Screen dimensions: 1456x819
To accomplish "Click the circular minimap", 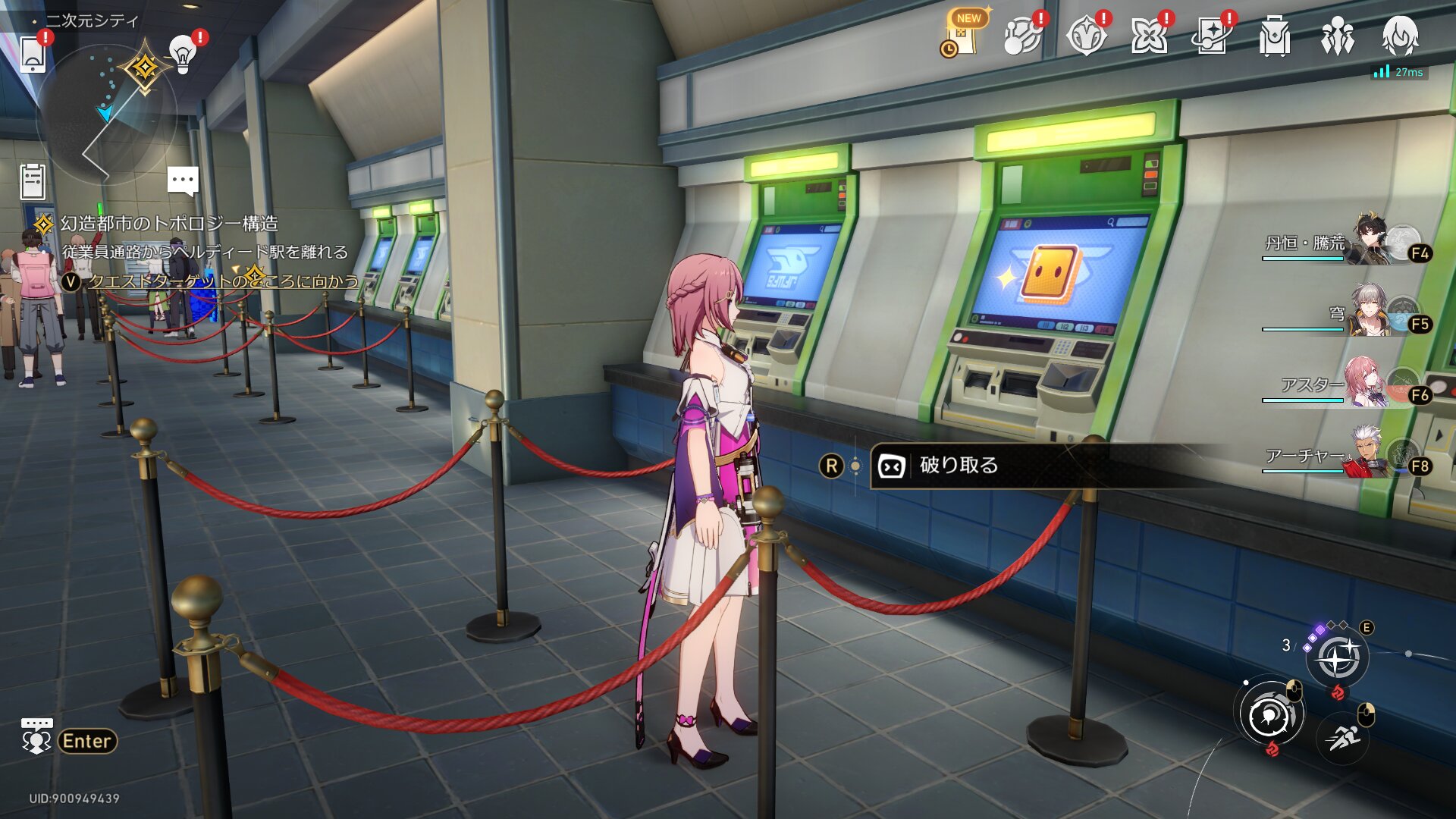I will coord(106,114).
